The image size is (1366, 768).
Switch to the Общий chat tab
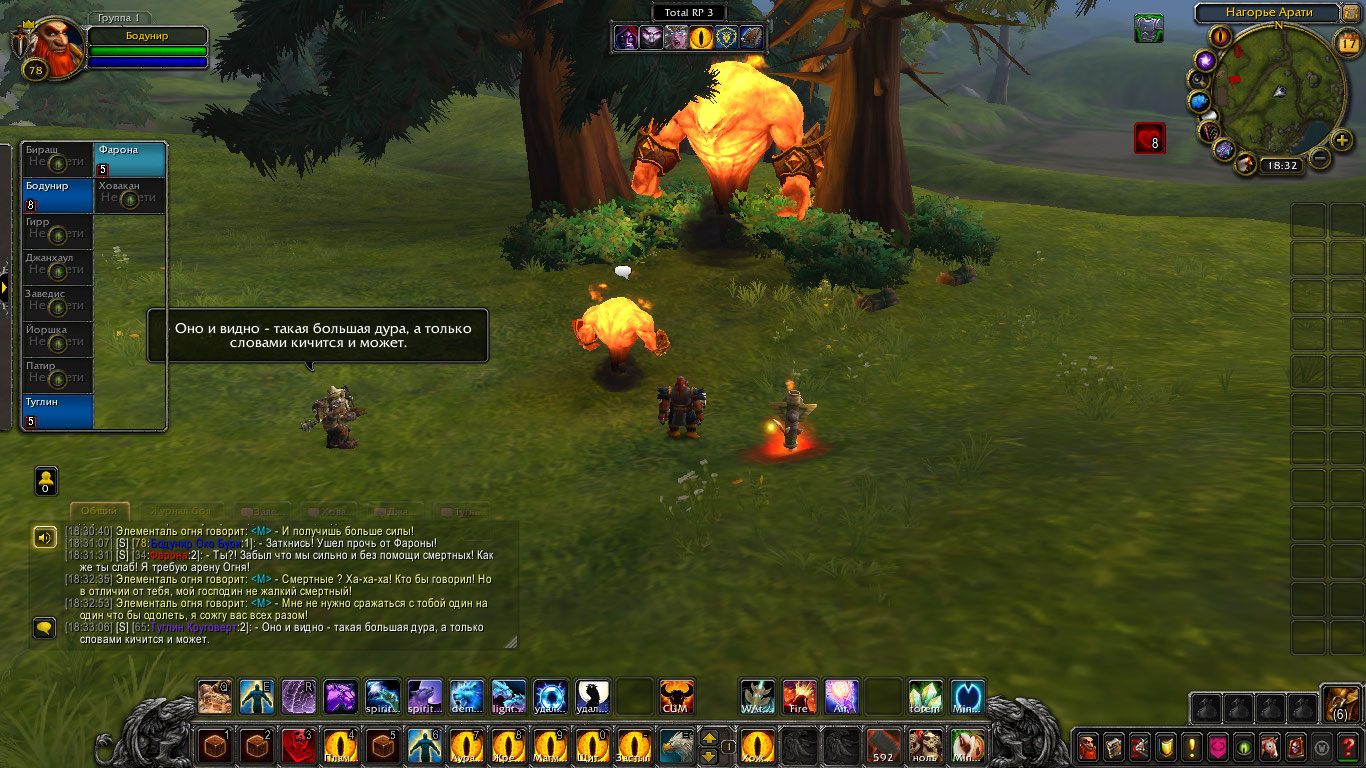pyautogui.click(x=99, y=511)
